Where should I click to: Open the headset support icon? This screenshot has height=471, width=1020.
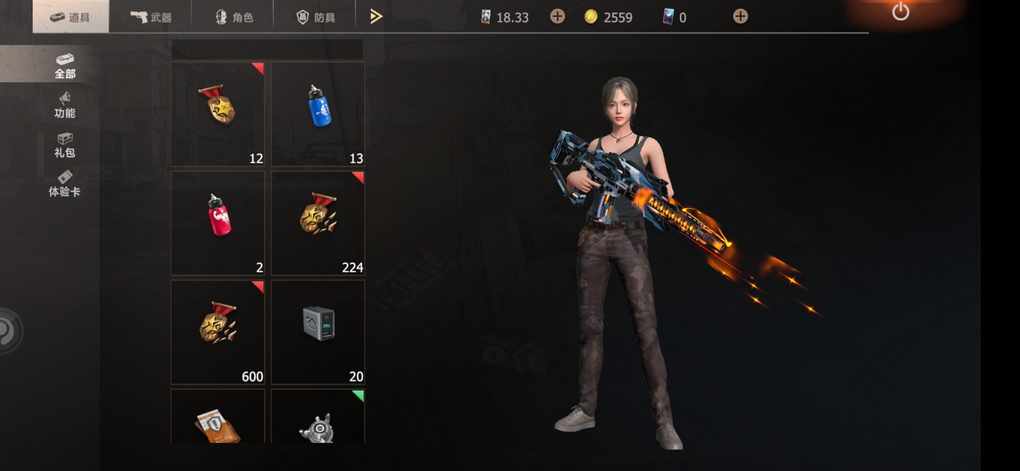coord(8,331)
